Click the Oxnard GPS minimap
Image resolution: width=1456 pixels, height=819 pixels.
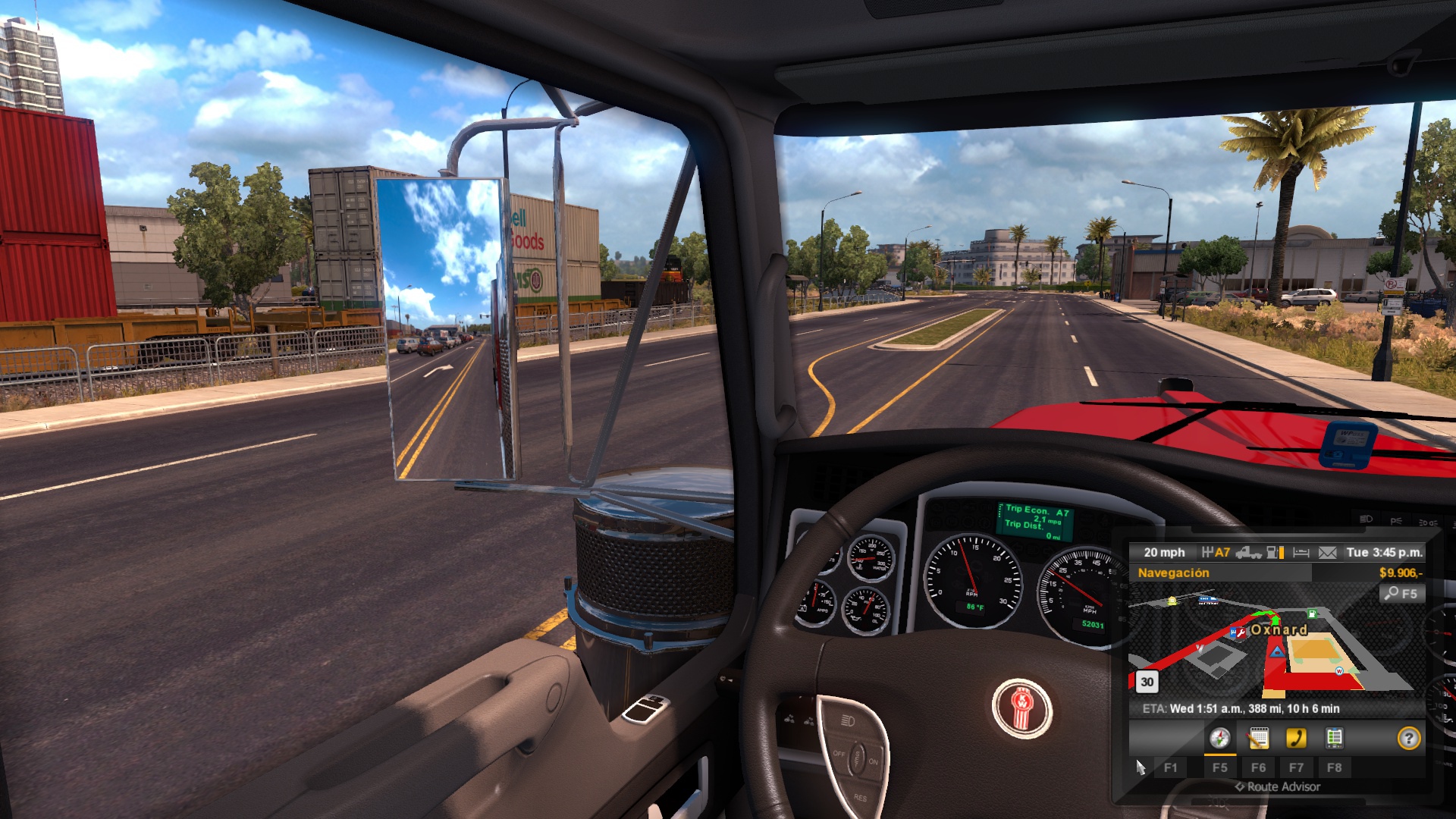[1274, 645]
